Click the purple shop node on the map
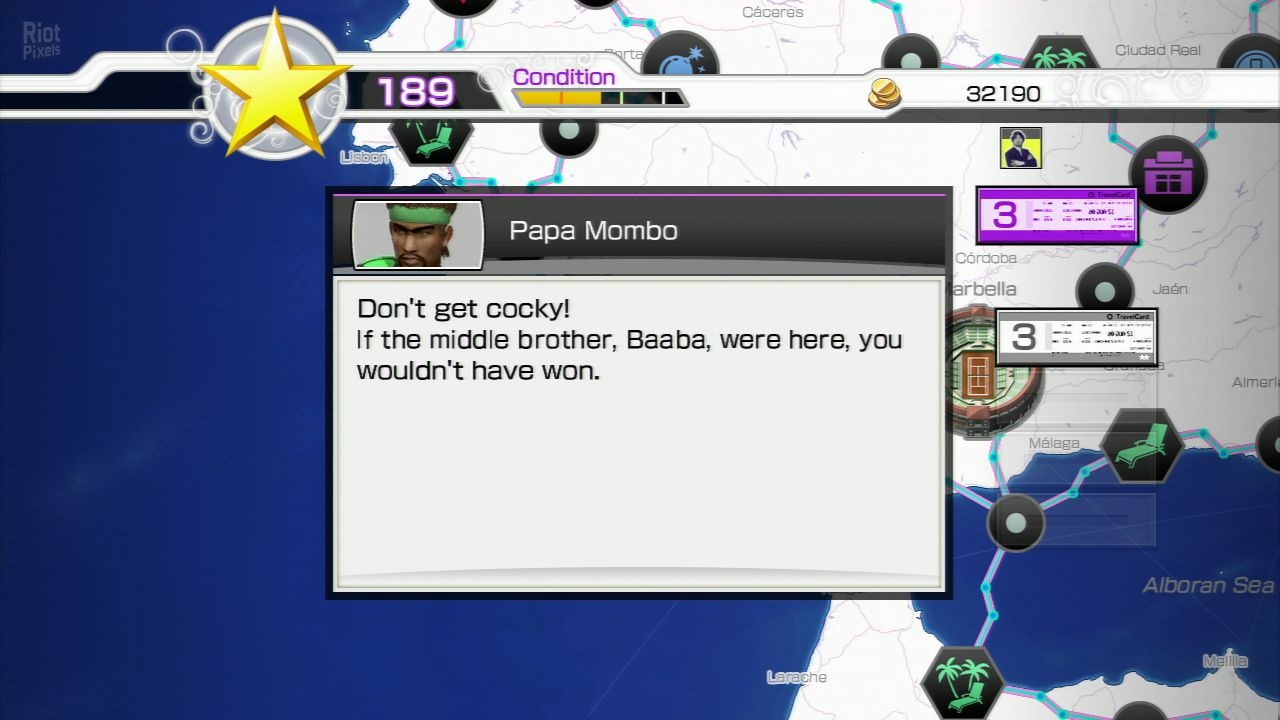This screenshot has width=1280, height=720. (x=1167, y=175)
